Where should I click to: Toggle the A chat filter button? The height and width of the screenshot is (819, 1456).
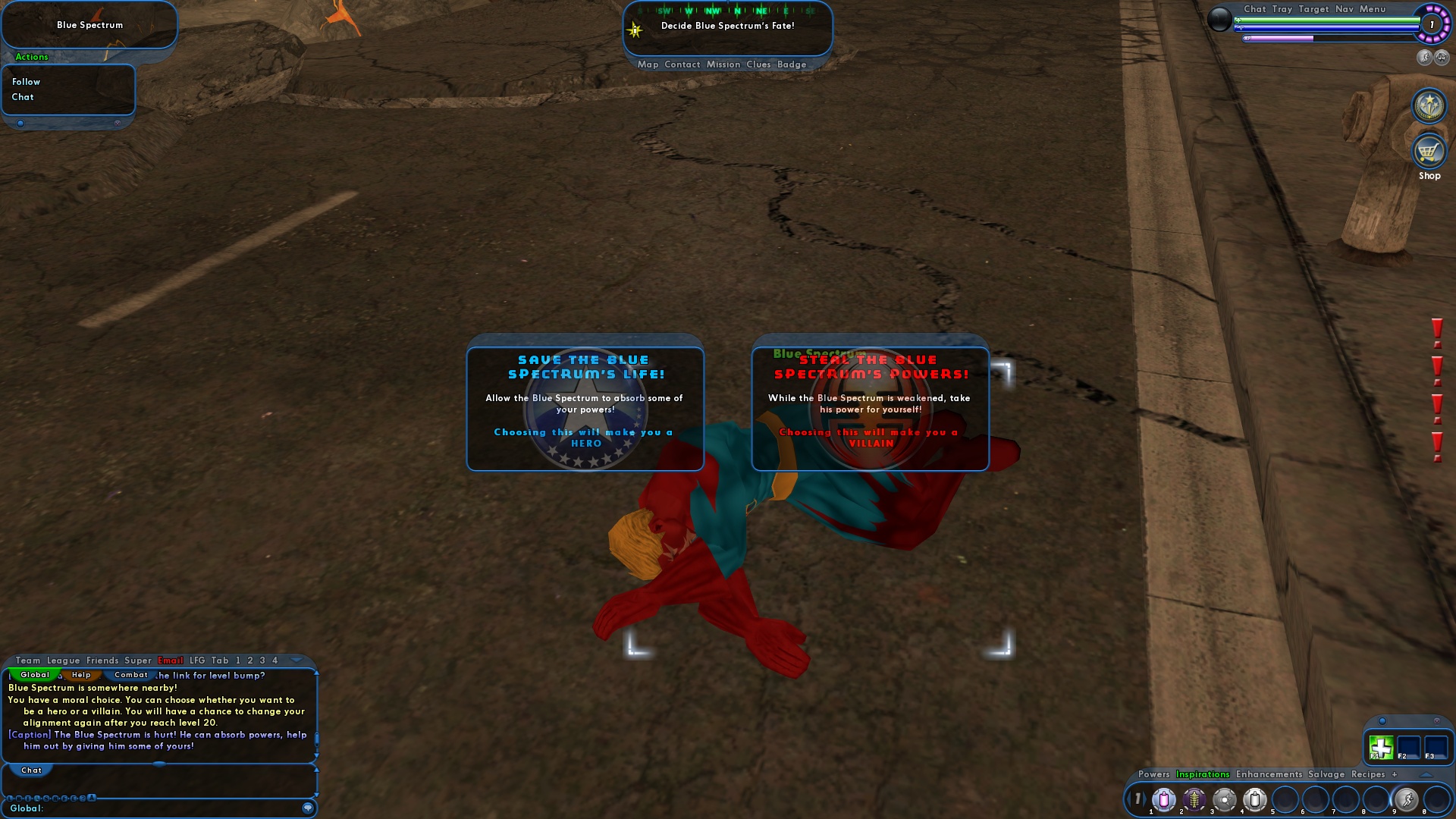coord(91,798)
